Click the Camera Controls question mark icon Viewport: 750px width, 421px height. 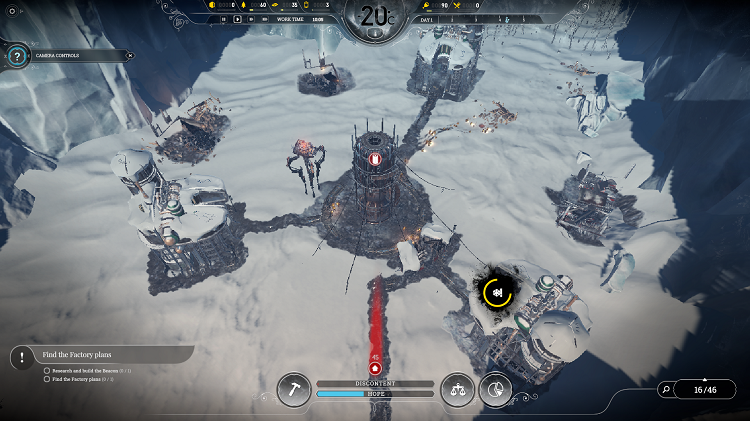pos(16,56)
